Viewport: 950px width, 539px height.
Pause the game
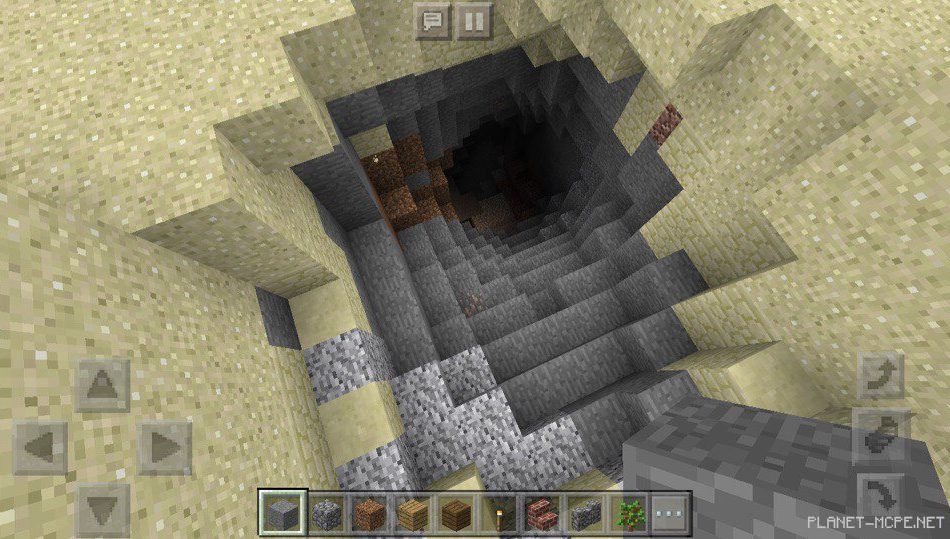pyautogui.click(x=474, y=20)
